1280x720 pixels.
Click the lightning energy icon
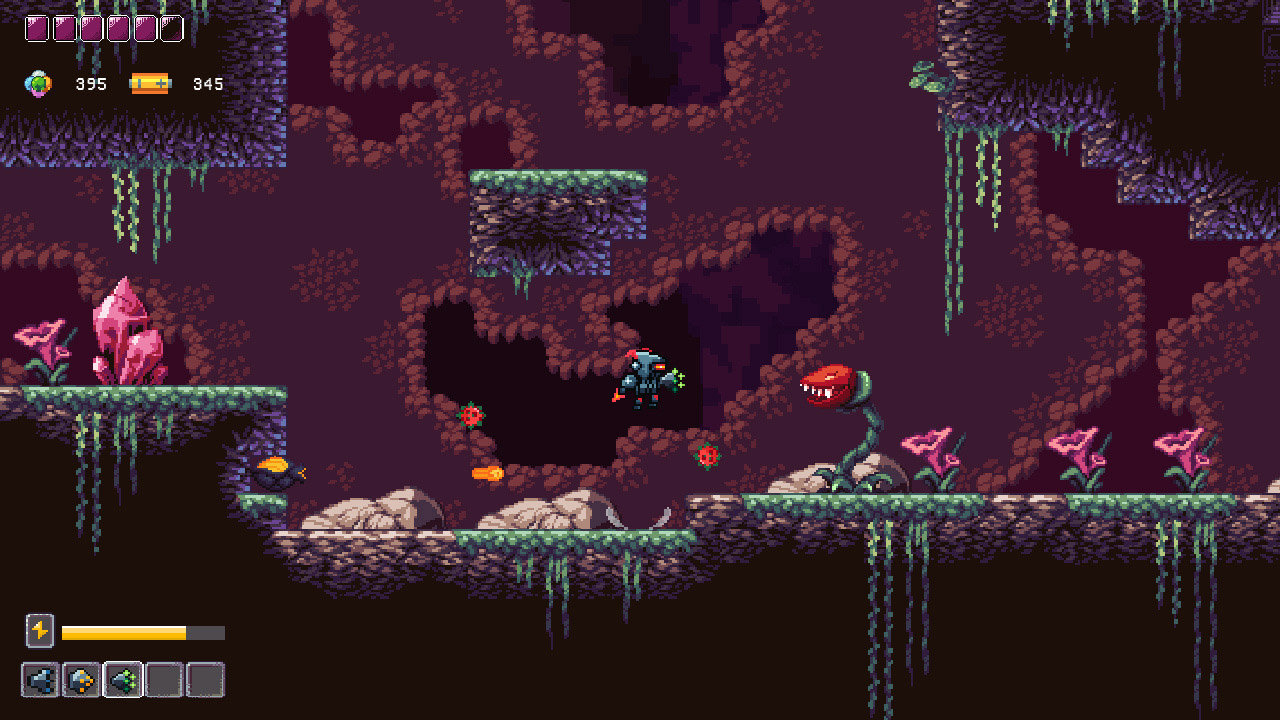coord(40,631)
